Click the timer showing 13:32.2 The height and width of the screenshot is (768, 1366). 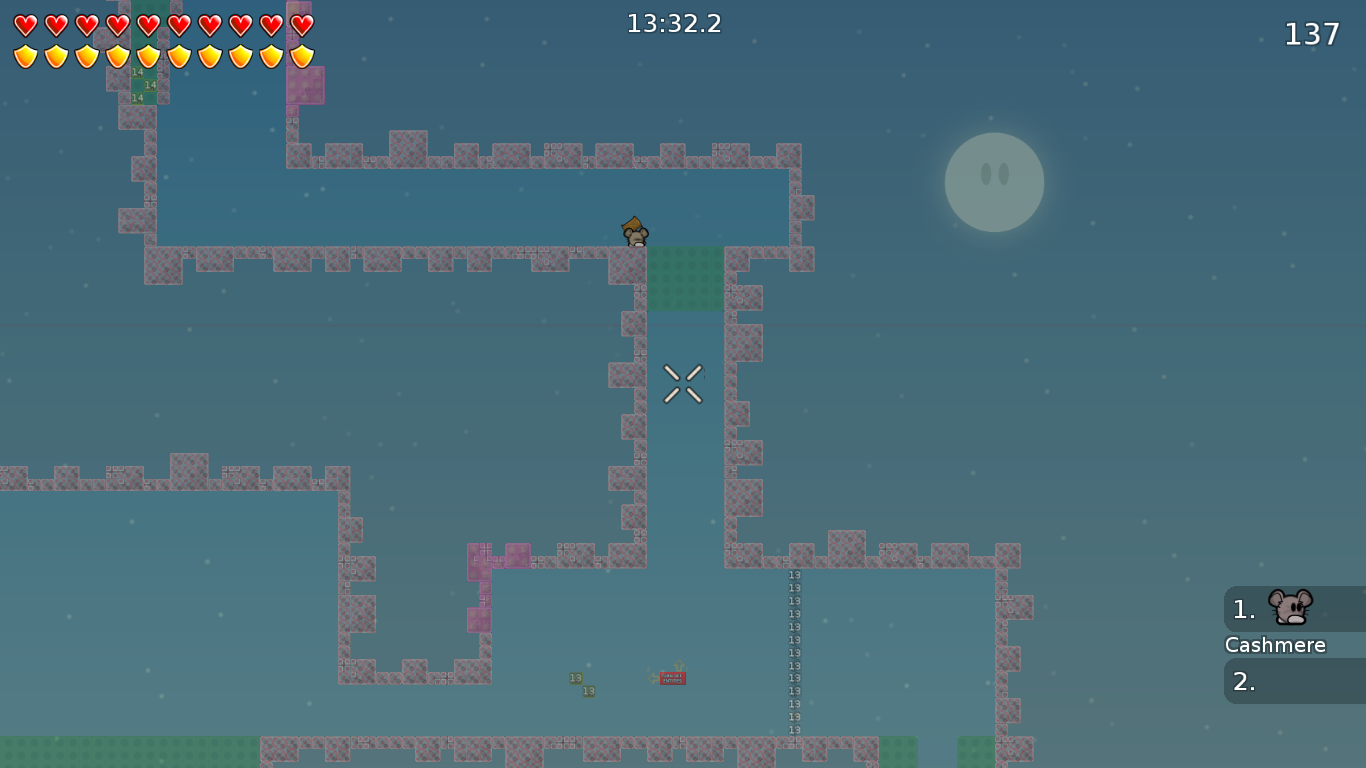(x=675, y=23)
